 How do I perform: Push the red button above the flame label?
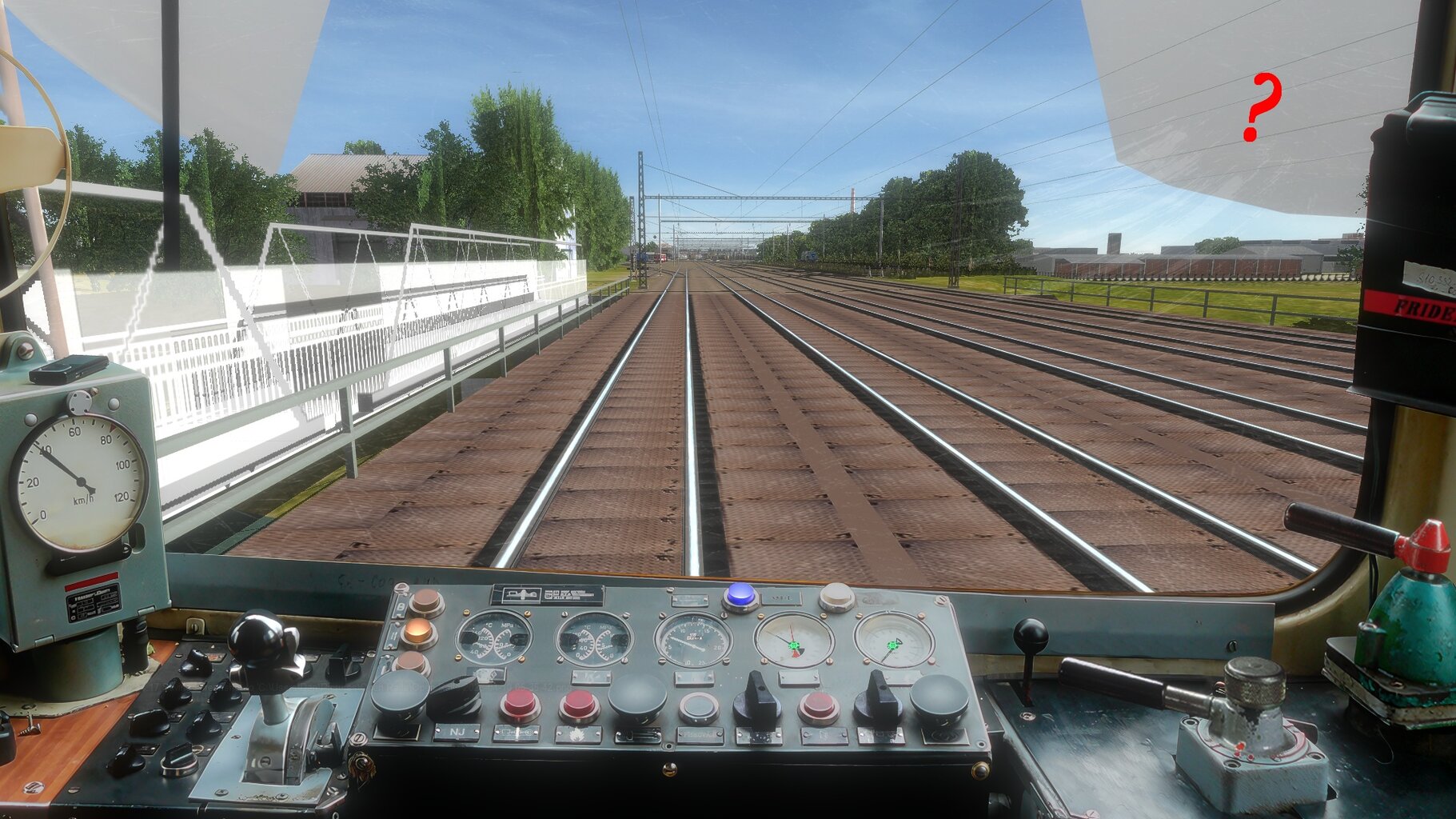(579, 705)
